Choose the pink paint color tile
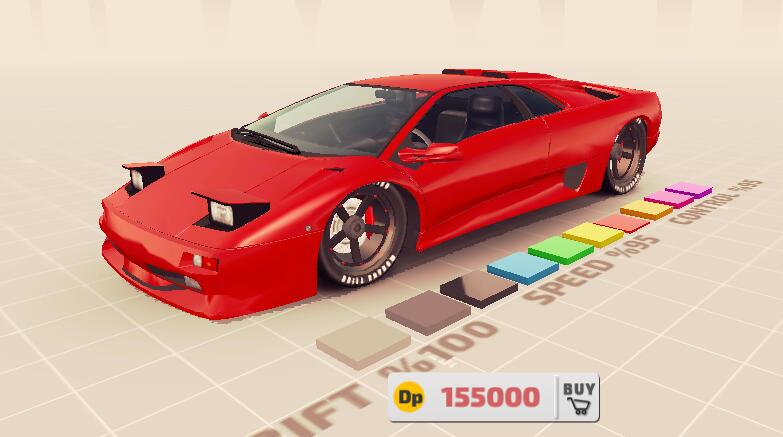The height and width of the screenshot is (437, 783). [x=668, y=198]
